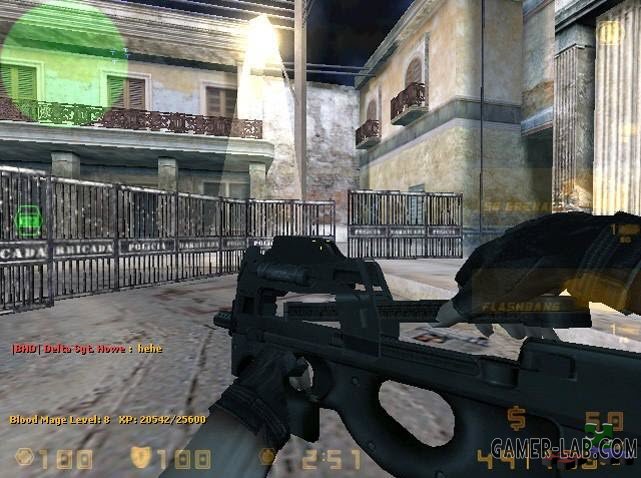Select the green buy zone cart icon

point(29,216)
